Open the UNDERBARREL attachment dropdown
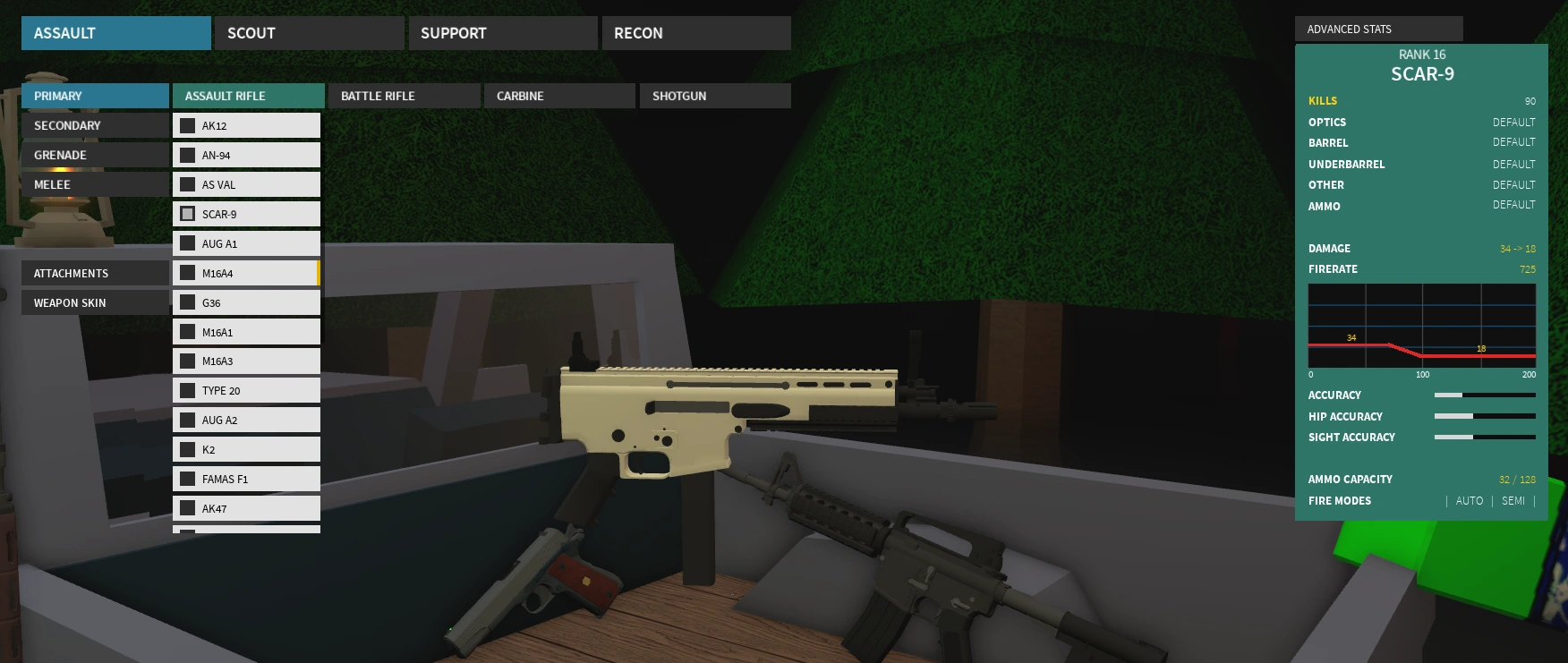The image size is (1568, 663). pos(1423,164)
